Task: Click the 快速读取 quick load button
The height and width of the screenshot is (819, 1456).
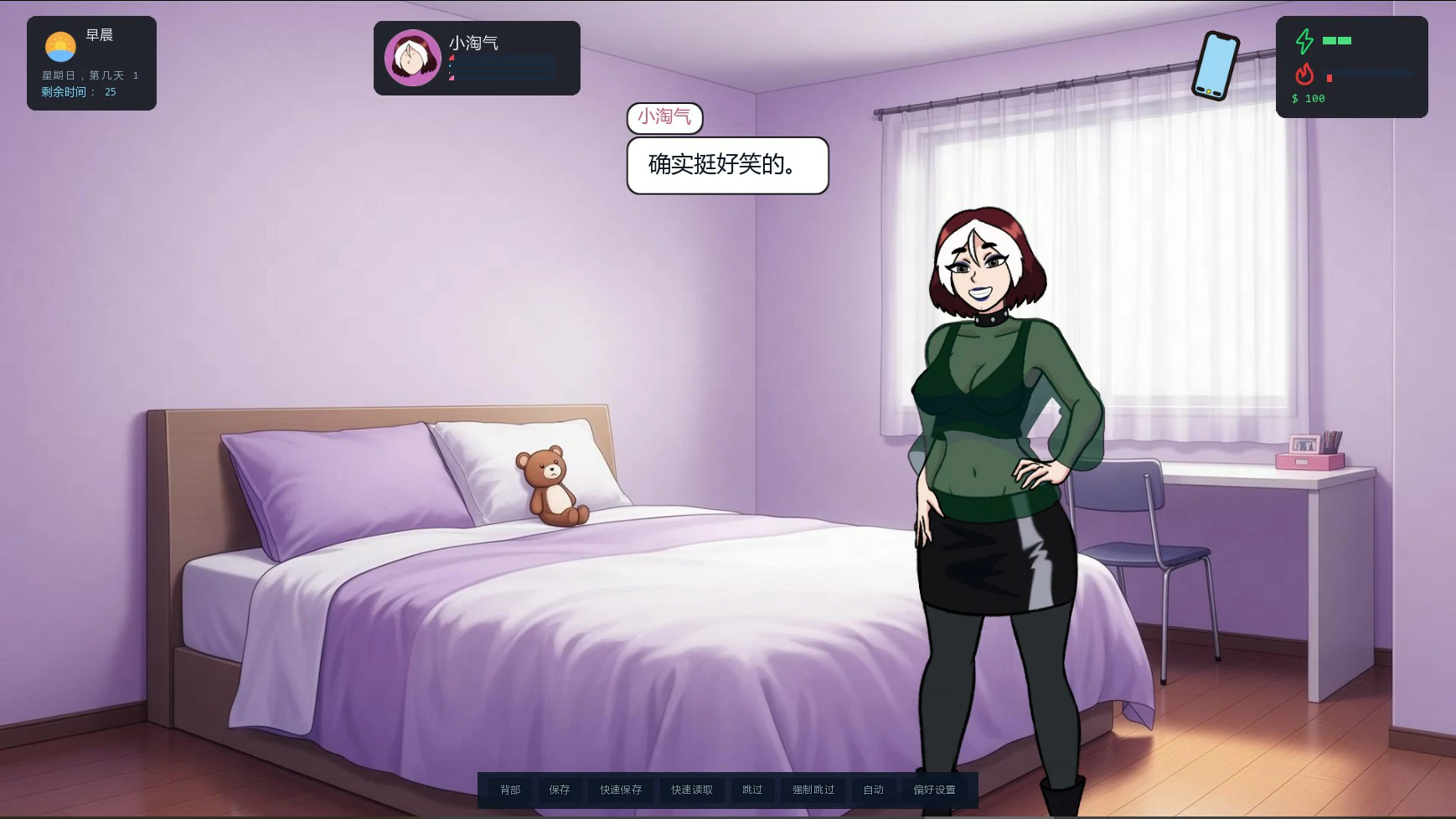Action: [690, 789]
